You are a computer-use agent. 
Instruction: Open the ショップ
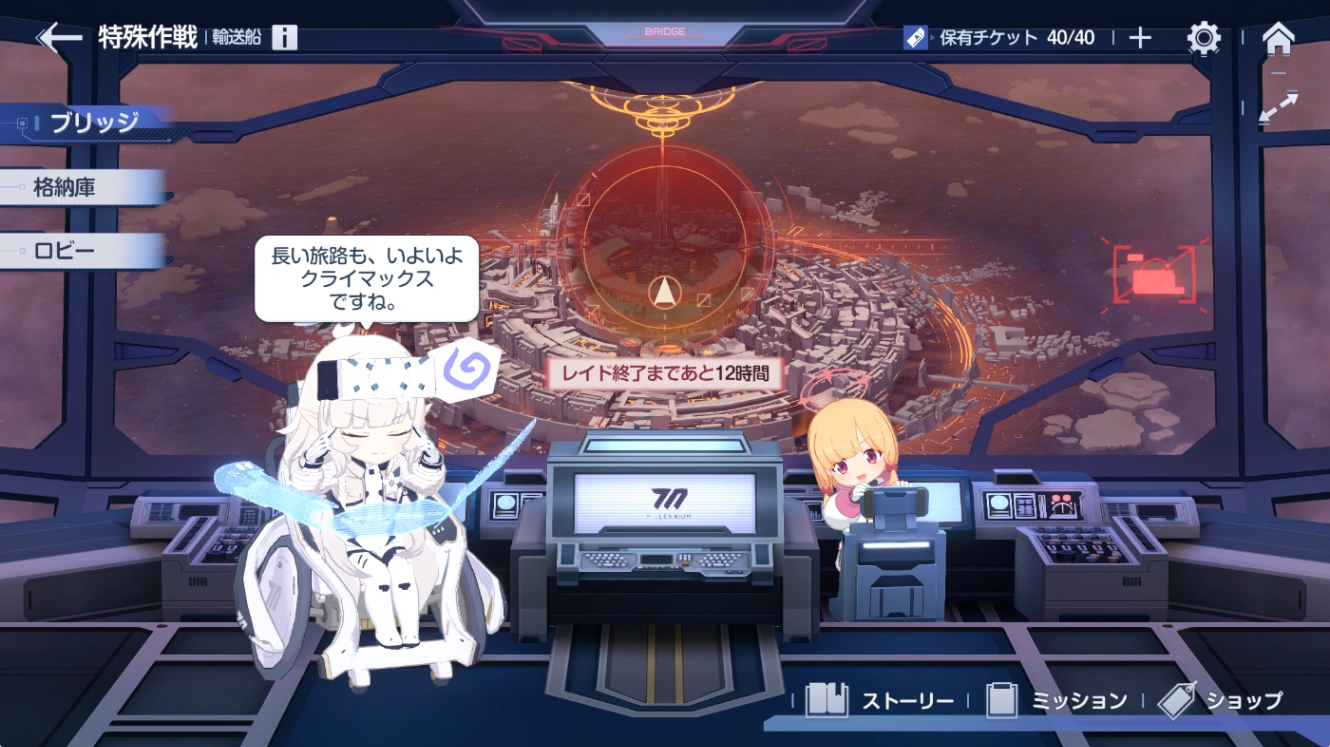pyautogui.click(x=1221, y=701)
